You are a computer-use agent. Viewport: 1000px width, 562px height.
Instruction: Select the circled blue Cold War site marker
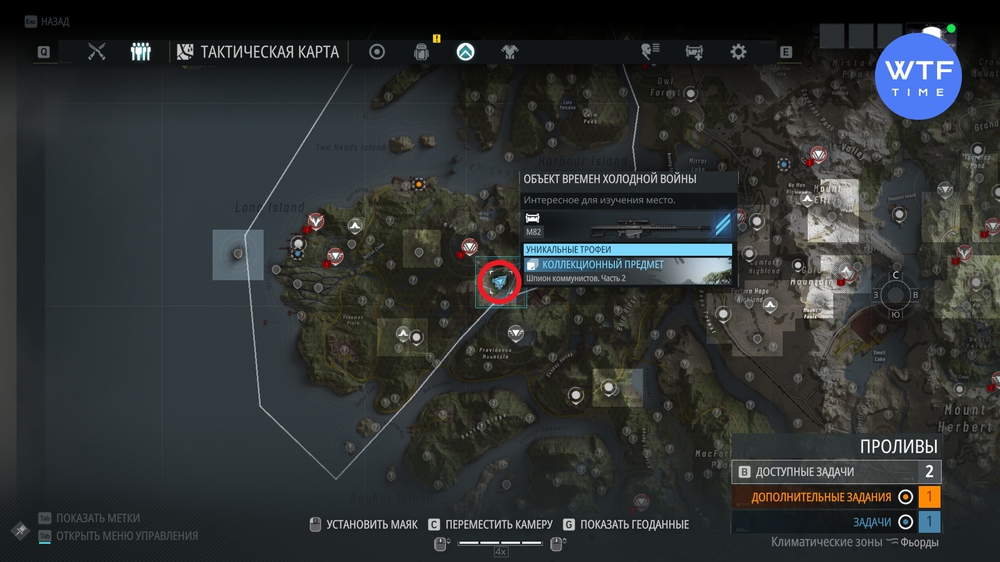[x=500, y=284]
